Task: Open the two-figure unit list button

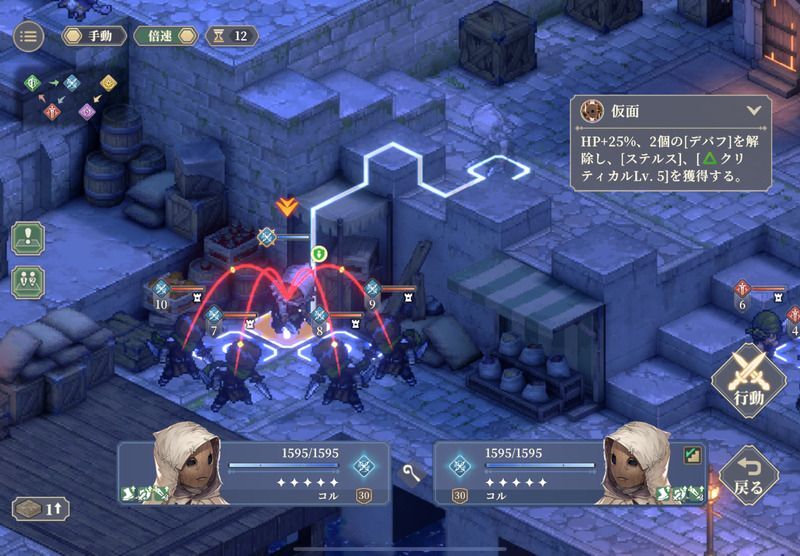Action: [28, 281]
